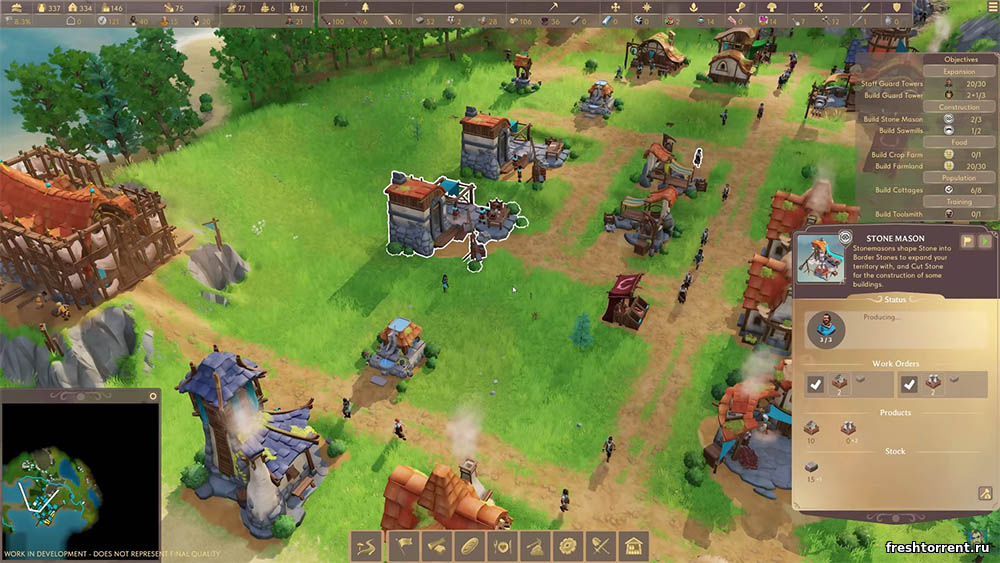Choose the bread loaf build category
Image resolution: width=1000 pixels, height=563 pixels.
click(470, 546)
